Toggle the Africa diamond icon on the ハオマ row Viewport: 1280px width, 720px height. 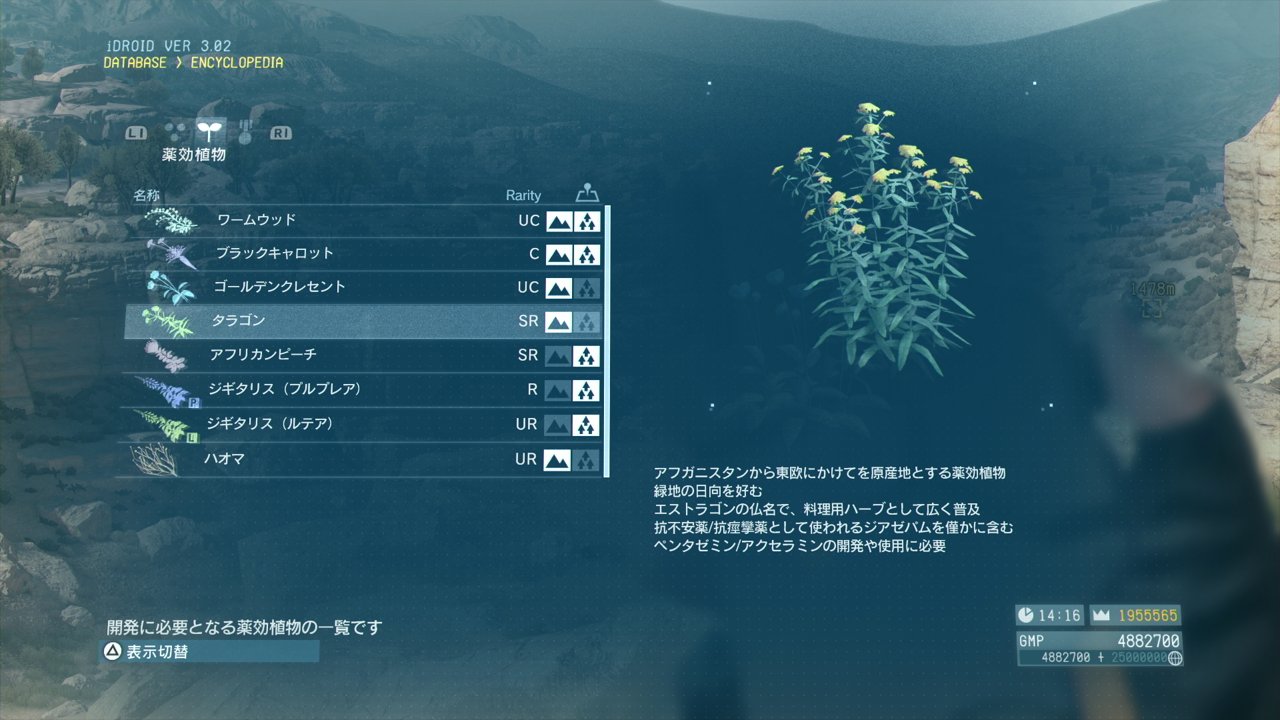587,459
